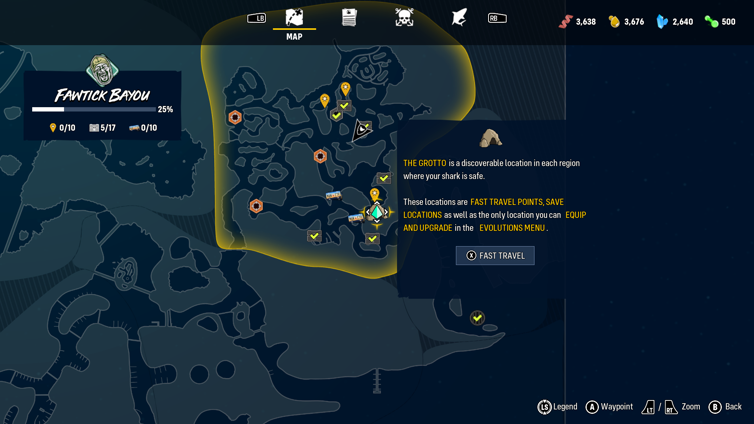The height and width of the screenshot is (424, 754).
Task: Choose the Back option
Action: click(725, 407)
